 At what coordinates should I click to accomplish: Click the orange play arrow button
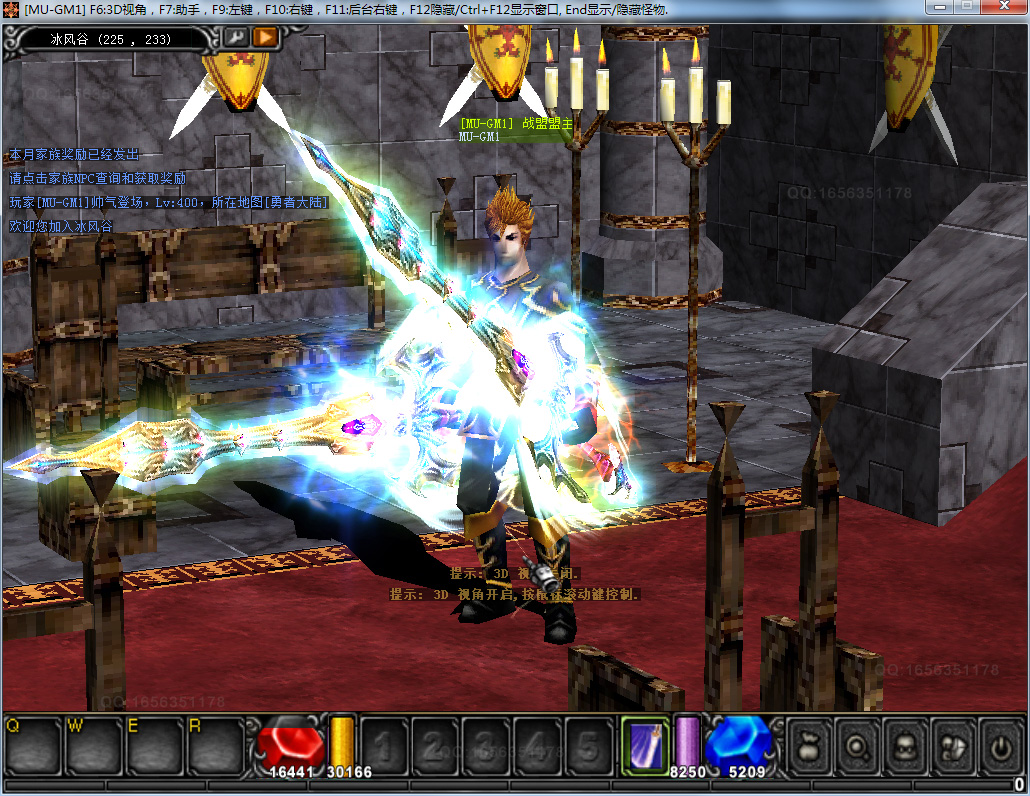tap(265, 38)
